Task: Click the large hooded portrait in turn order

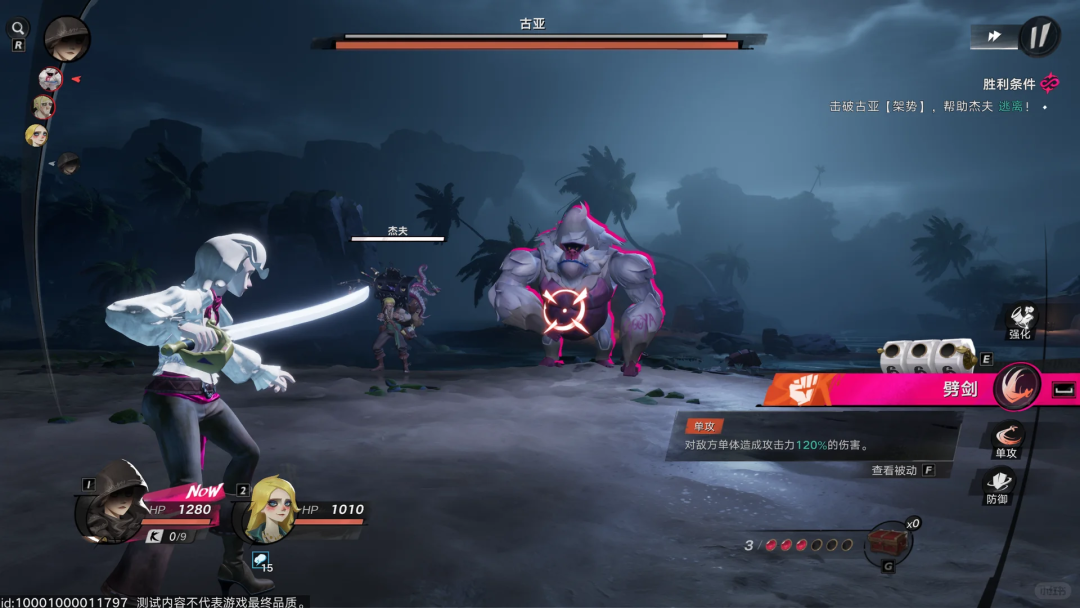Action: tap(67, 37)
